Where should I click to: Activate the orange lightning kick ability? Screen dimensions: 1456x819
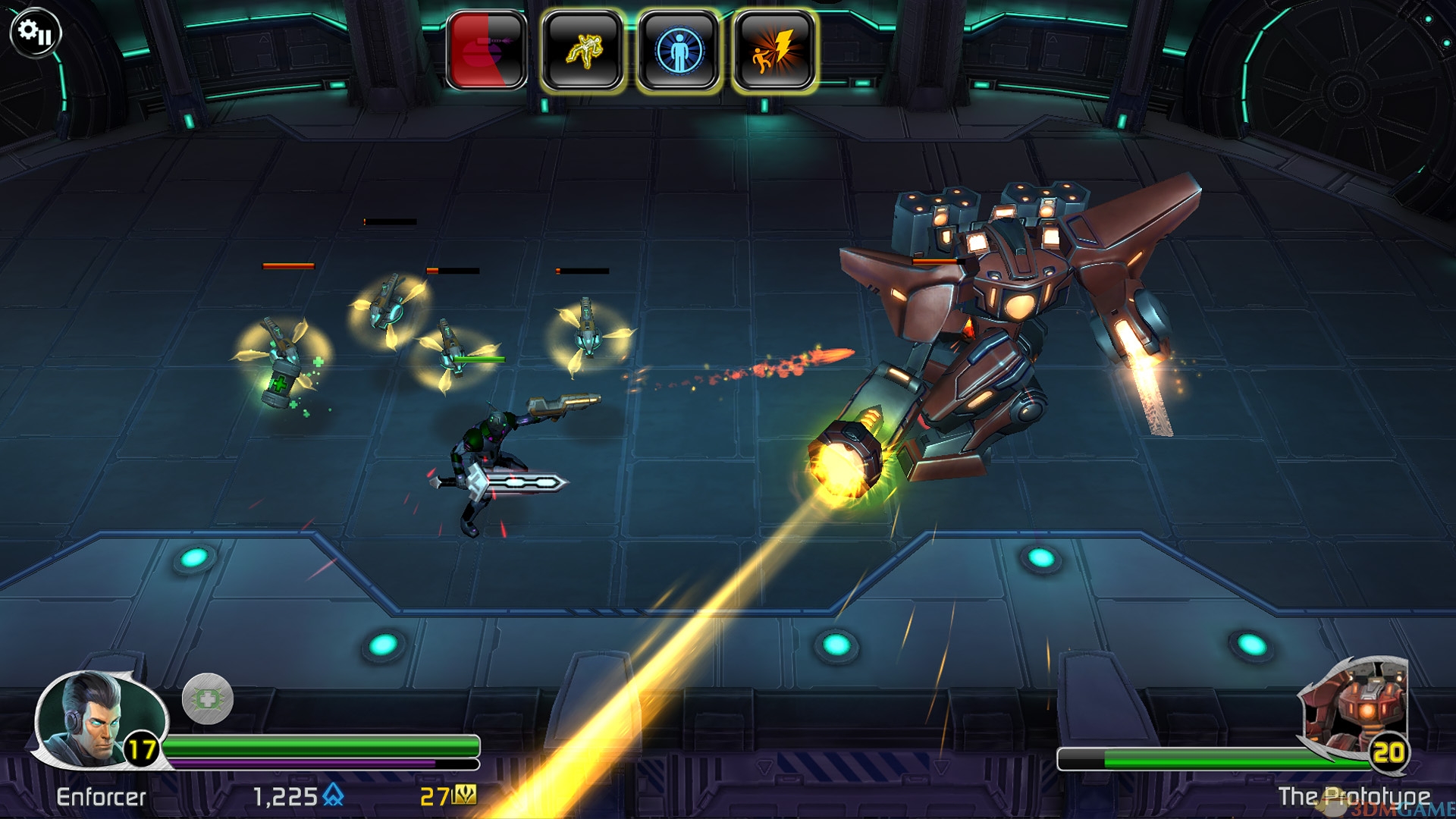774,51
